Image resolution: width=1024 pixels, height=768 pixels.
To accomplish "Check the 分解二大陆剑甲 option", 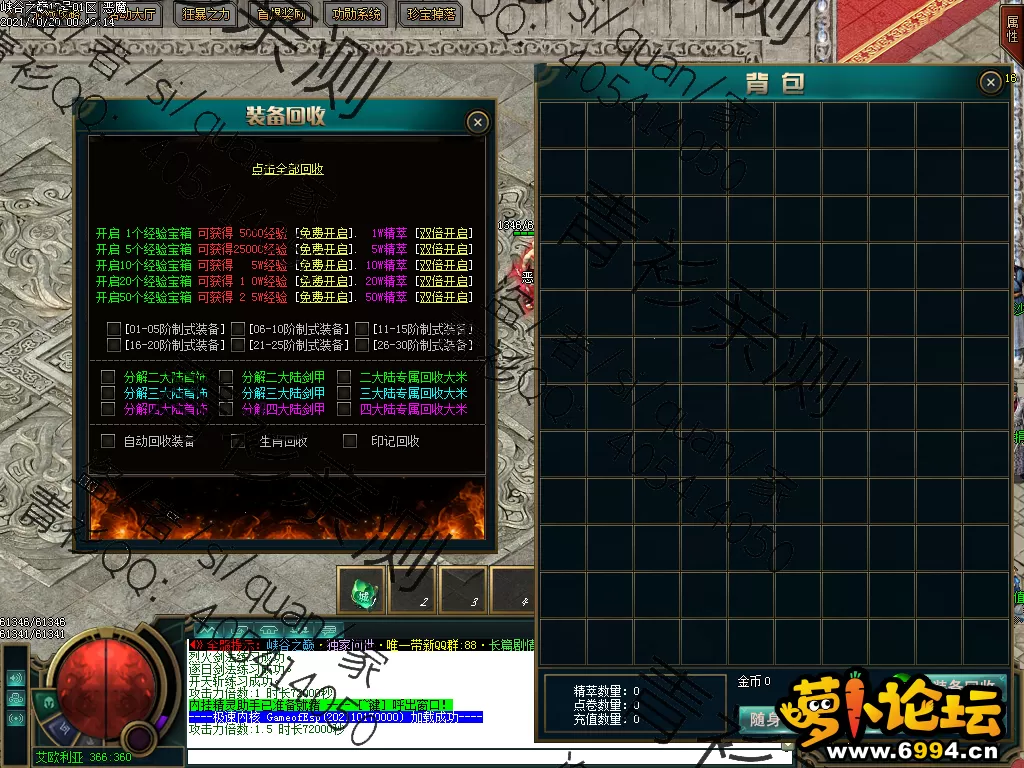I will (x=225, y=377).
